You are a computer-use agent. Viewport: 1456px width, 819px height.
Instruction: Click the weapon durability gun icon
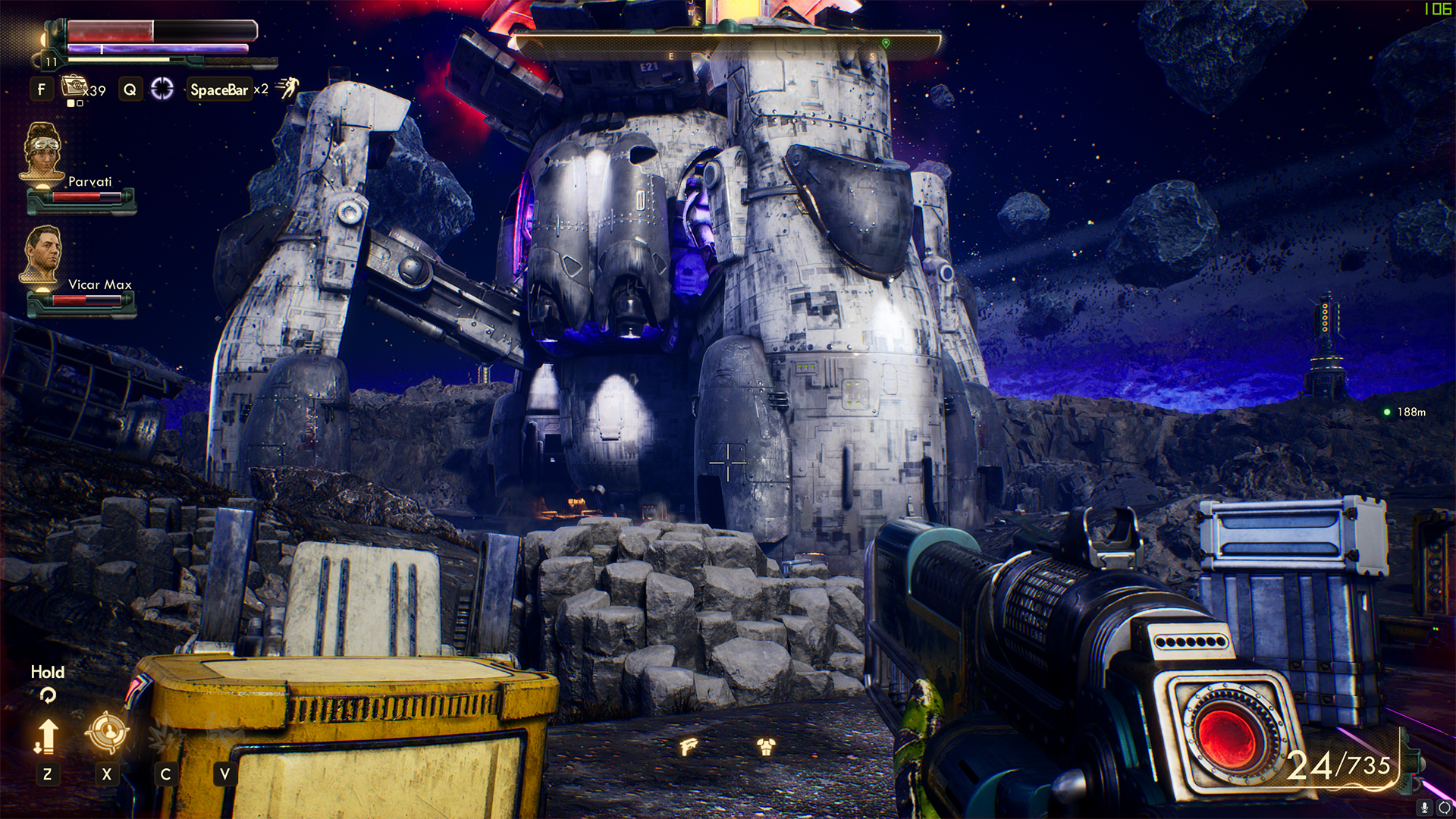click(x=689, y=747)
